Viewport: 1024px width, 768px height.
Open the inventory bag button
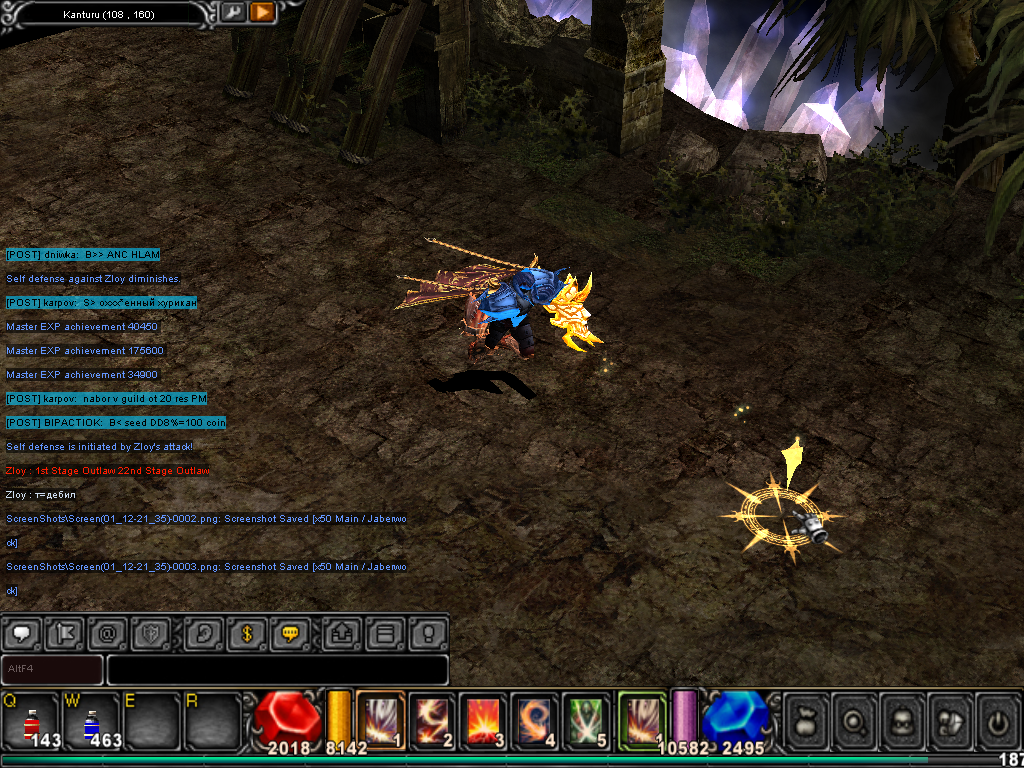point(808,719)
